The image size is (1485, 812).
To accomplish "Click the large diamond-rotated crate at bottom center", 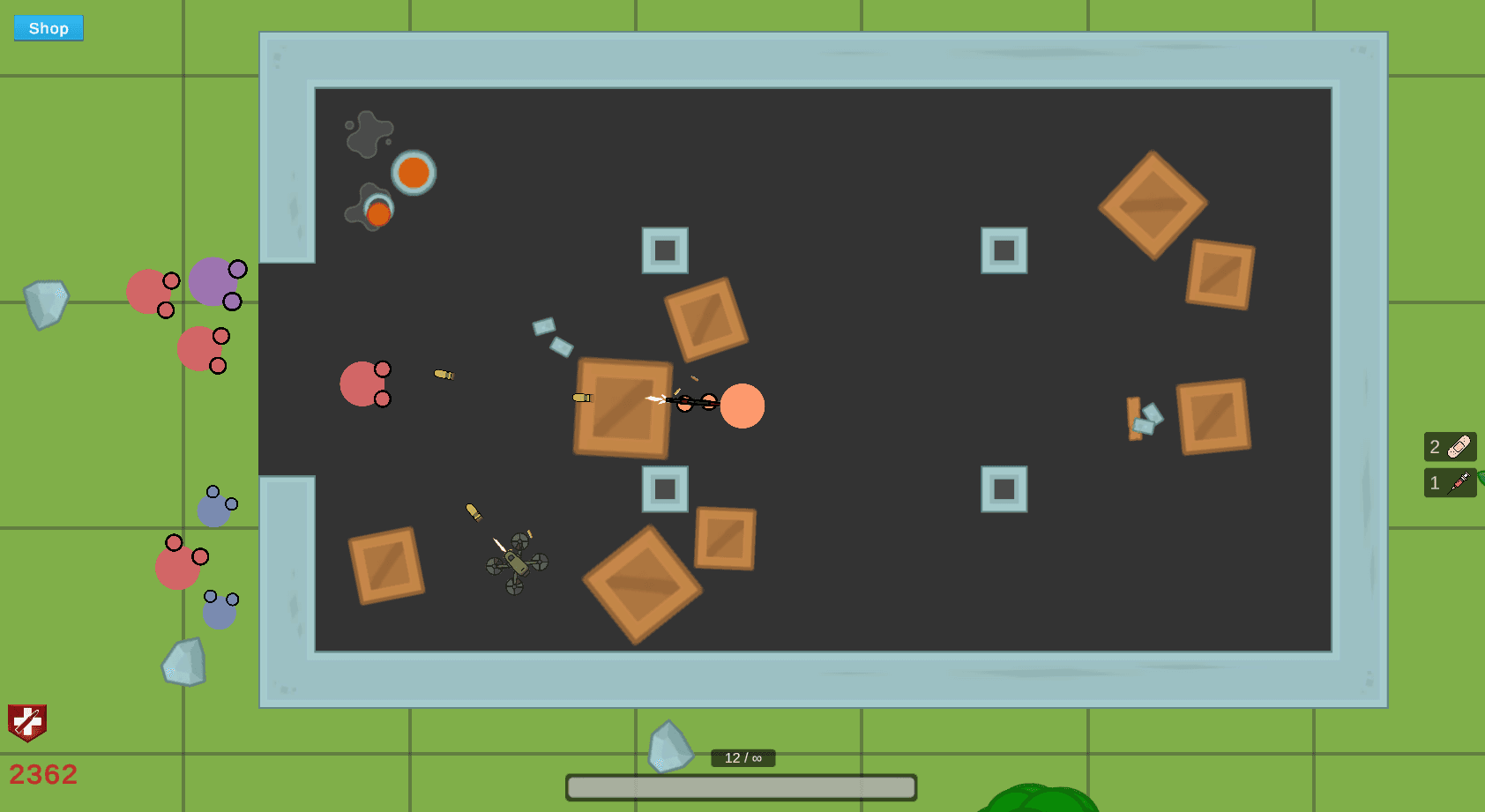I will [642, 585].
